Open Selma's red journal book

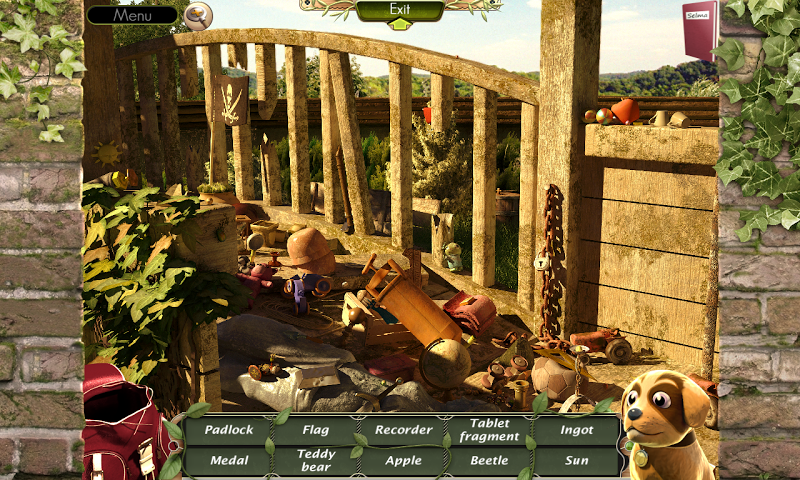point(699,29)
